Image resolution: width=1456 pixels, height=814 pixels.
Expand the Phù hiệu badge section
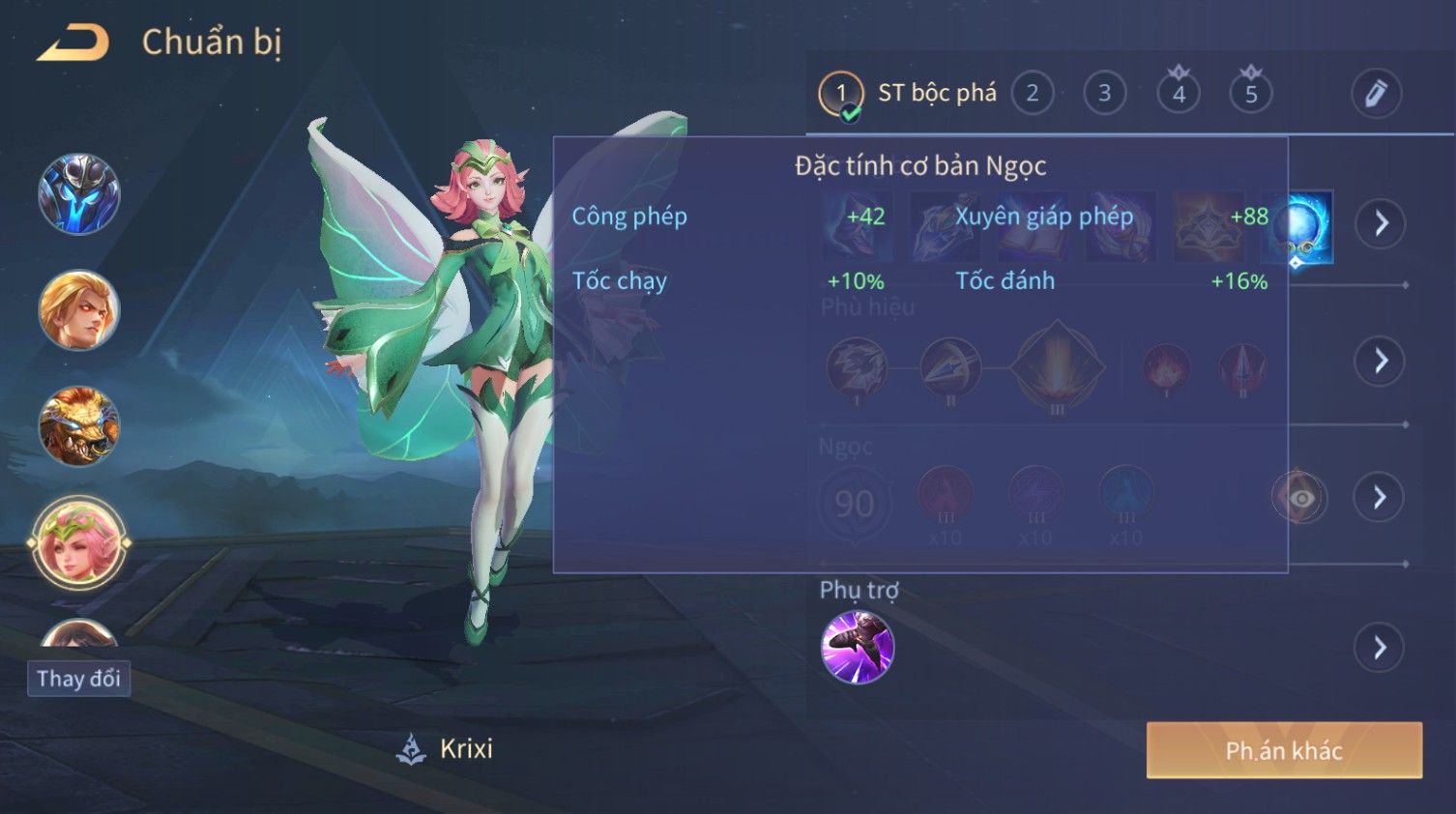(x=1381, y=362)
